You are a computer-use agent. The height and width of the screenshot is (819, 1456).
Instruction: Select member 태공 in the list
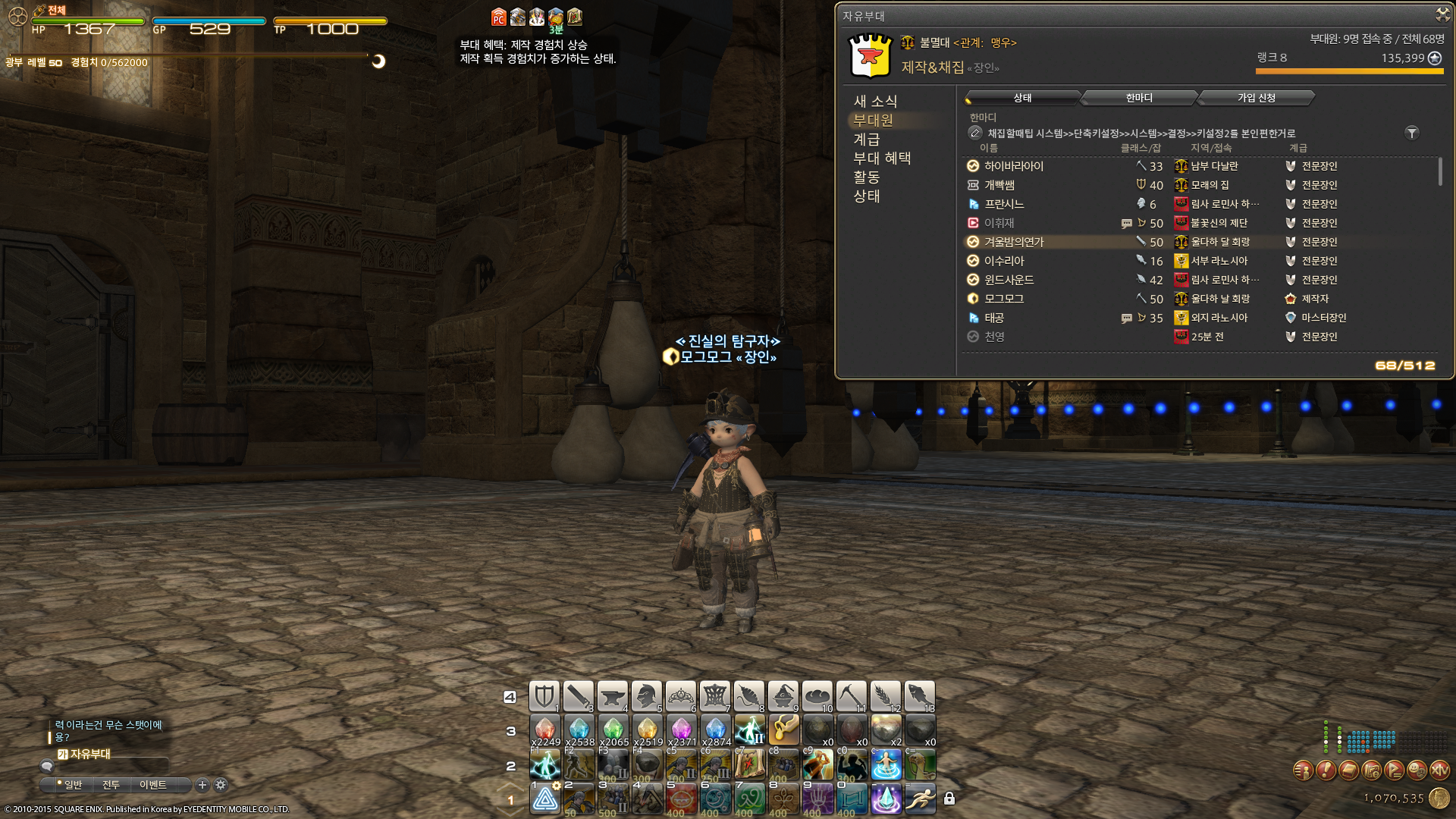(x=994, y=318)
